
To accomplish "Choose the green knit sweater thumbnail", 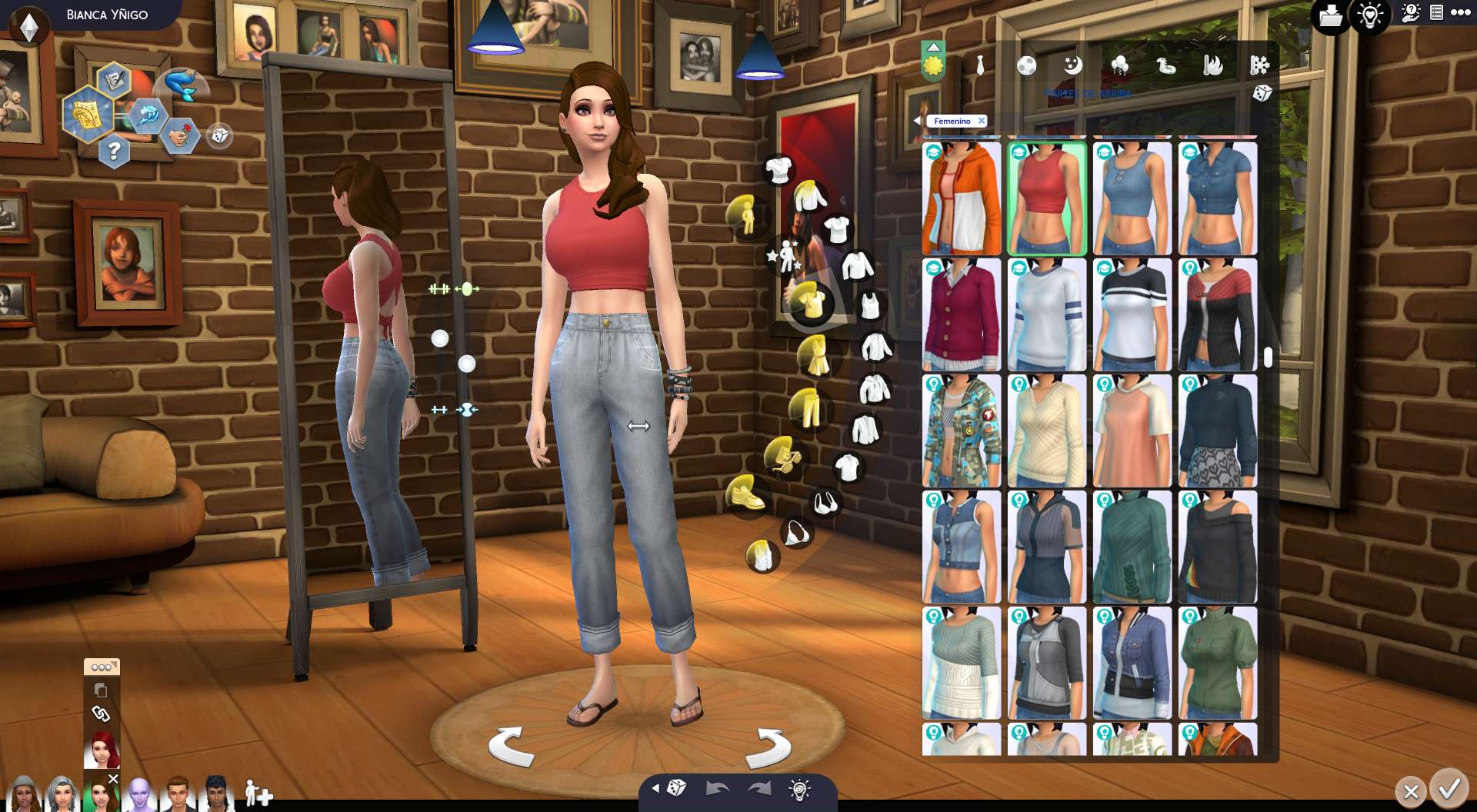I will [1132, 547].
